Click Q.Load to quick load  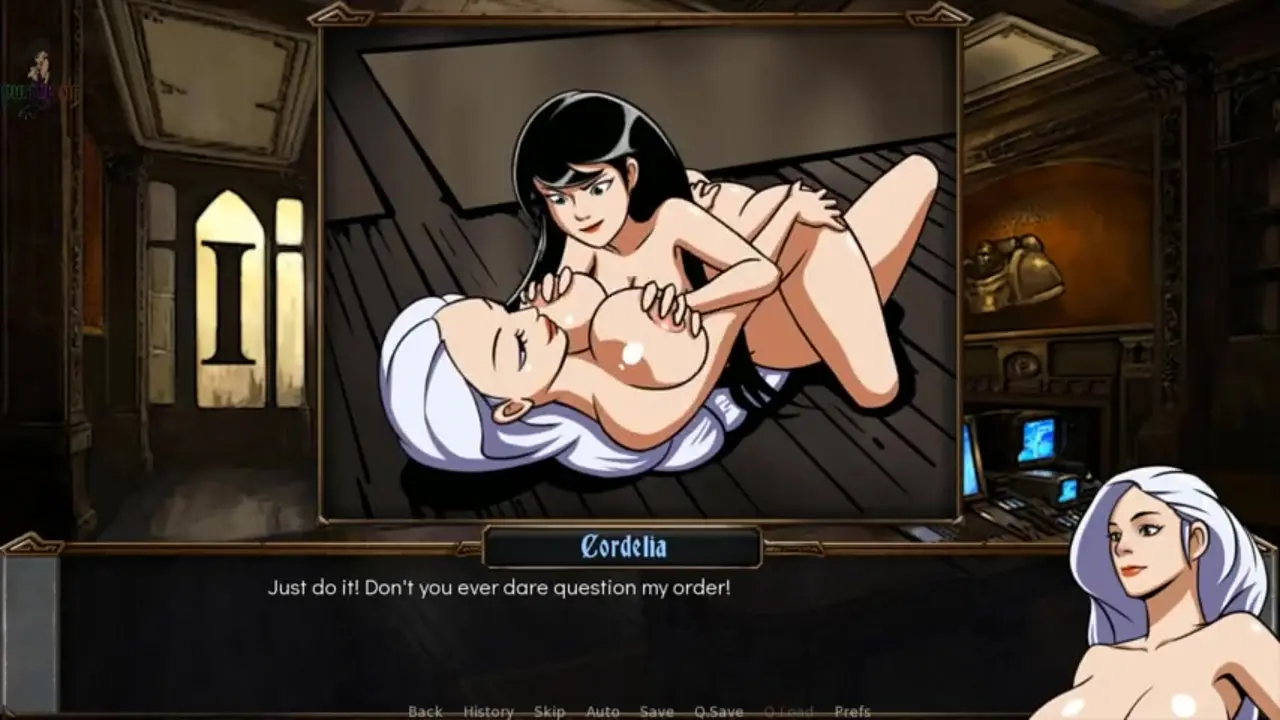tap(788, 711)
